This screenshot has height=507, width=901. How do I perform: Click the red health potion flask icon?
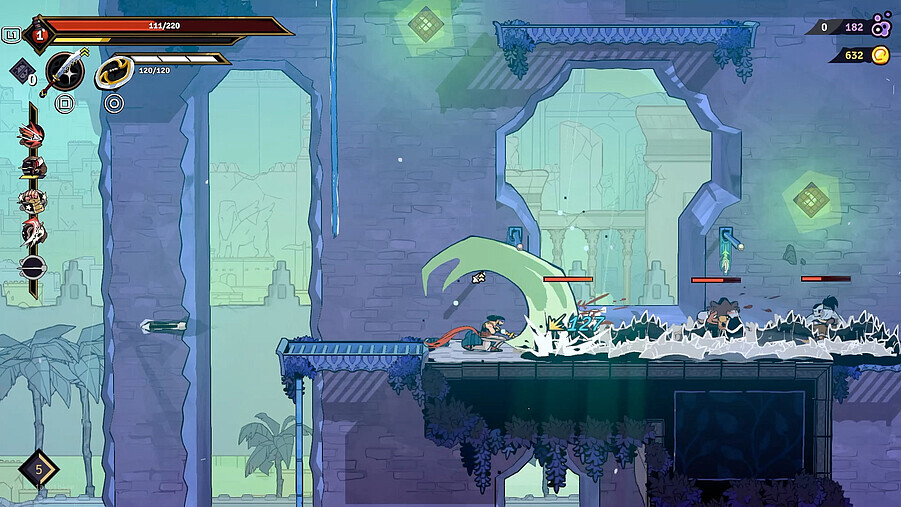click(39, 35)
